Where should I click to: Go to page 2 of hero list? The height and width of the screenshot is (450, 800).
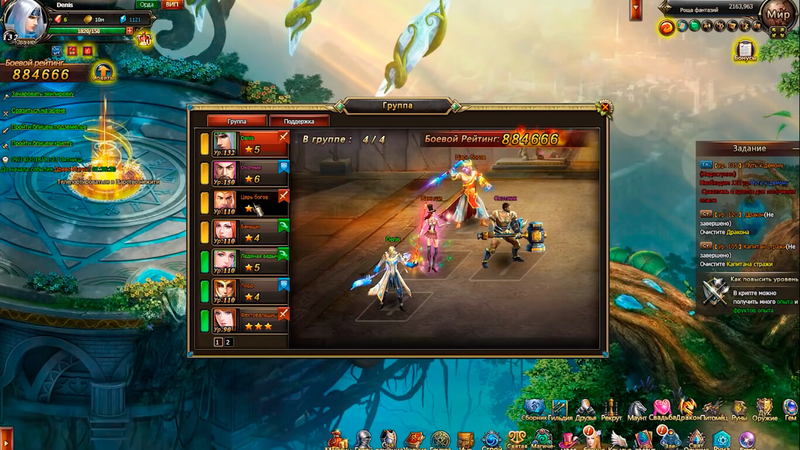point(228,341)
